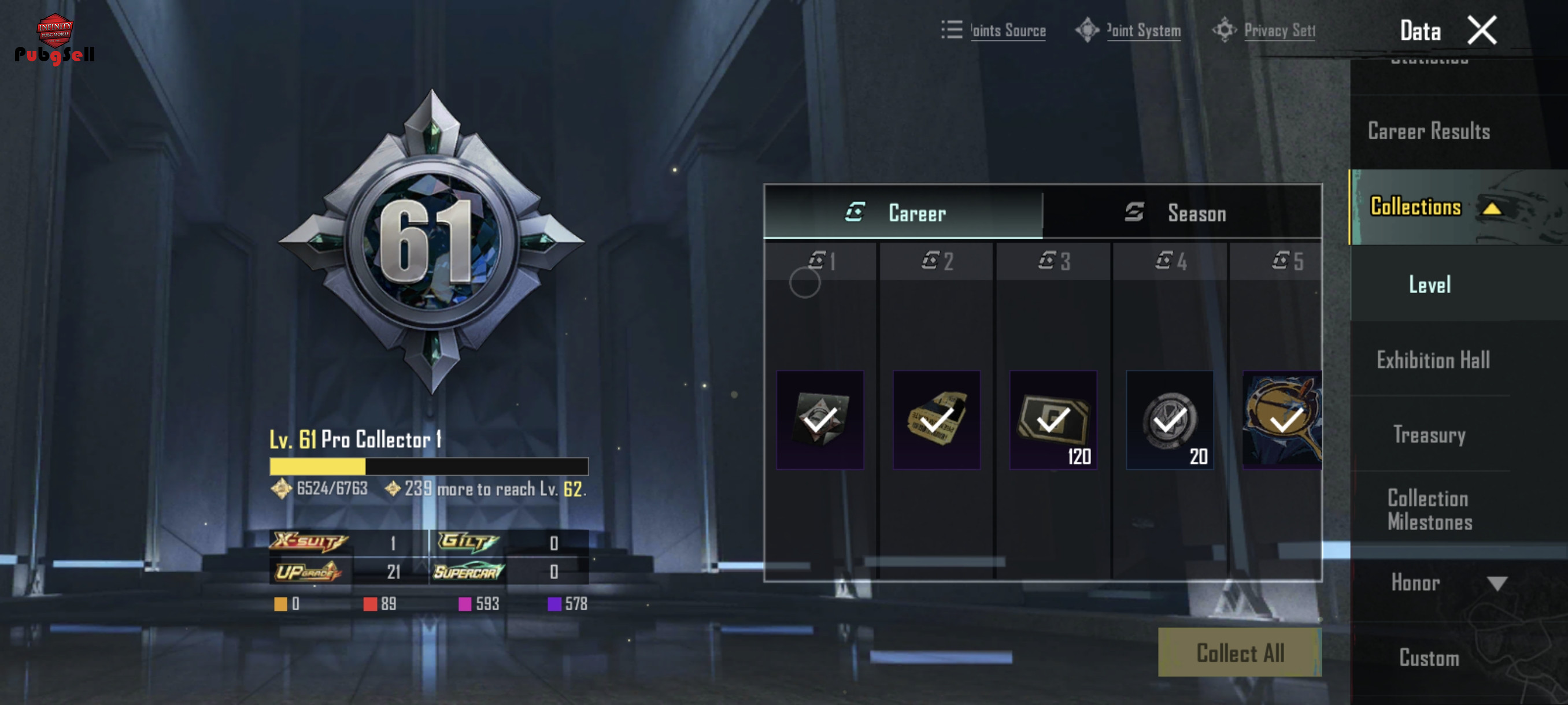Switch to the Career tab
The width and height of the screenshot is (1568, 705).
[903, 212]
